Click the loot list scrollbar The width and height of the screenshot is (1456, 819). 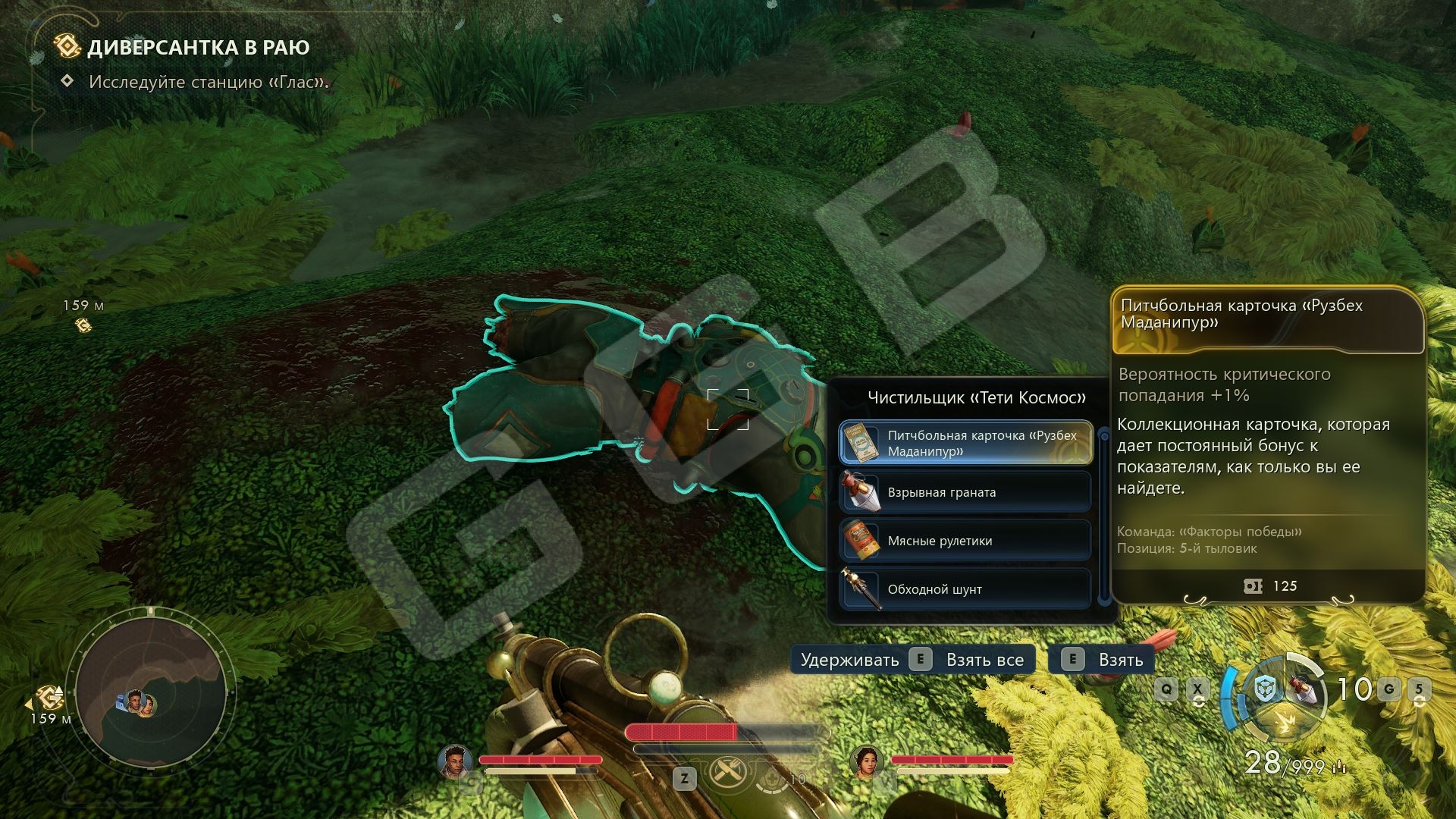click(x=1104, y=516)
